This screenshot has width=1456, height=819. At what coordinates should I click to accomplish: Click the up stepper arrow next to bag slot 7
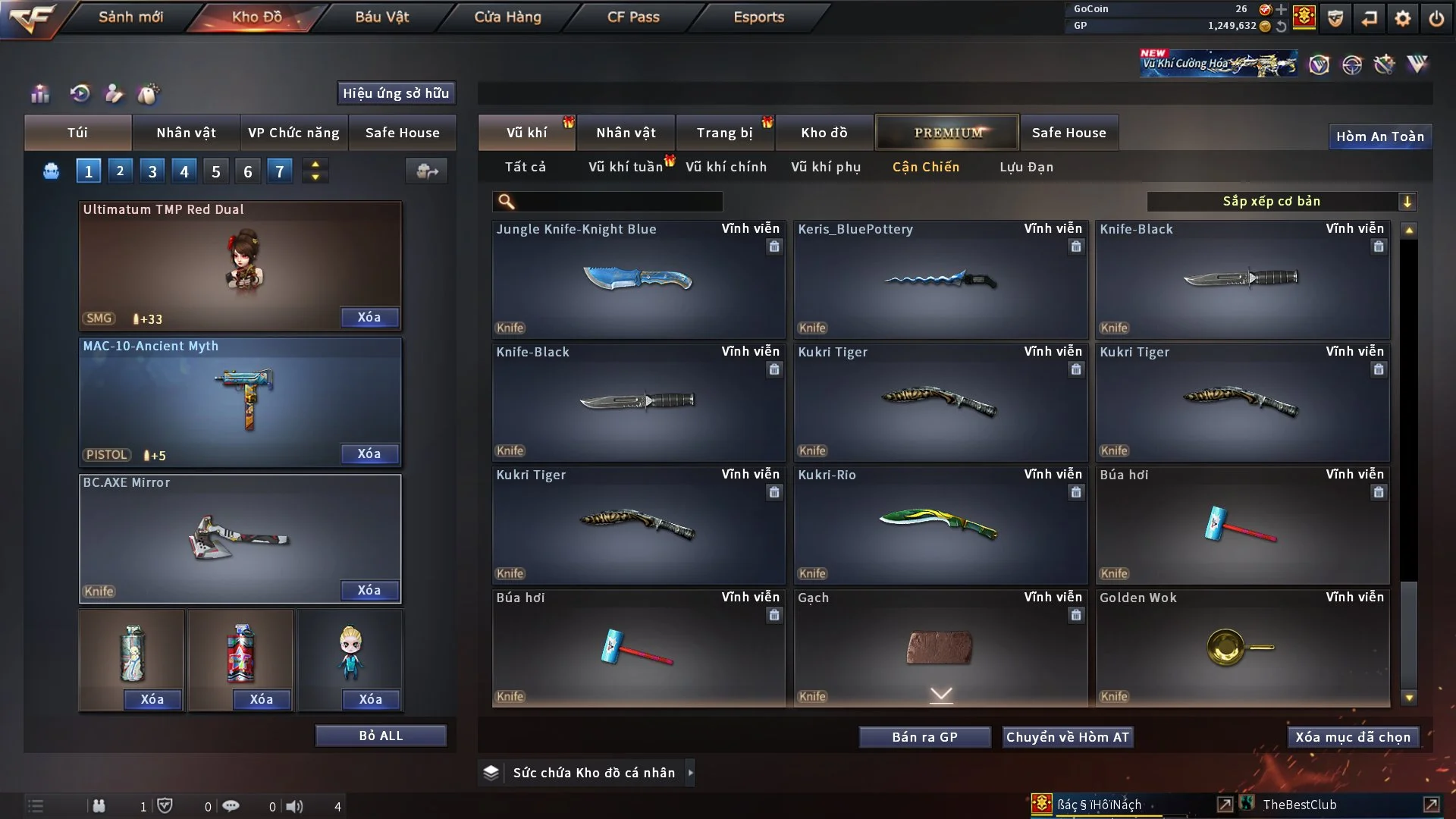[315, 165]
